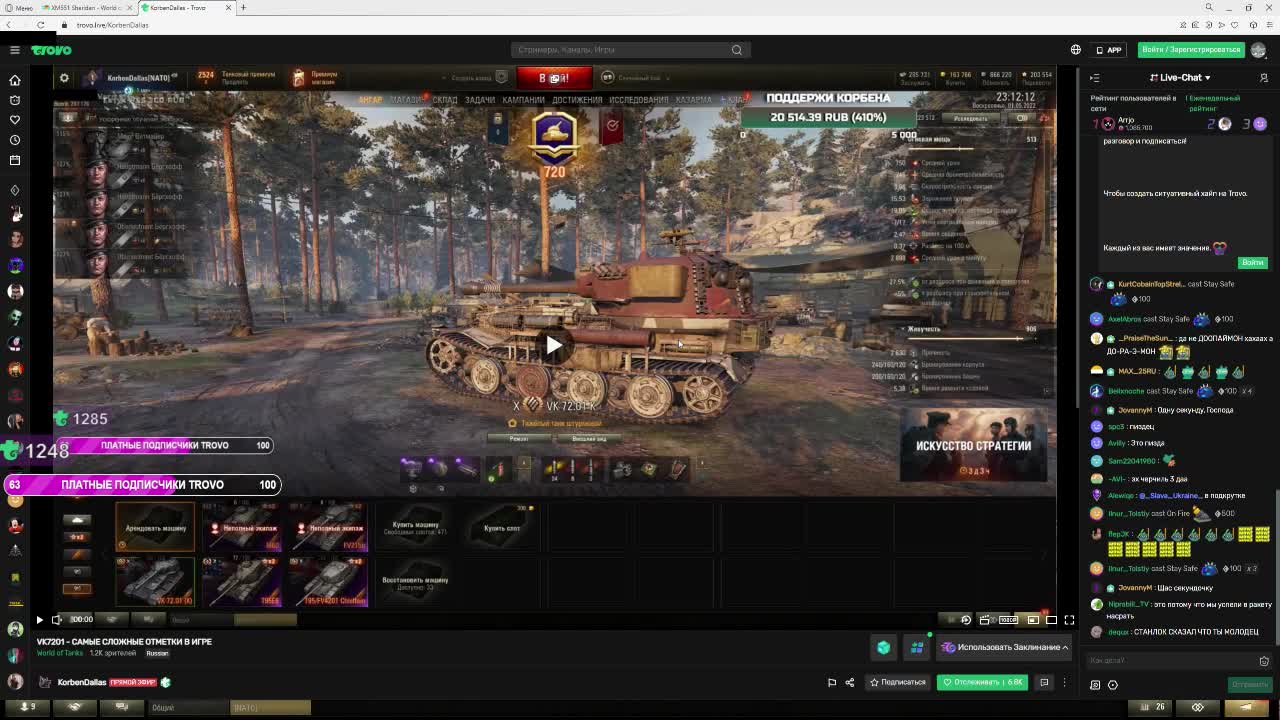
Task: Choose the T95/FV4201 Chieftain tank tile
Action: pyautogui.click(x=329, y=581)
